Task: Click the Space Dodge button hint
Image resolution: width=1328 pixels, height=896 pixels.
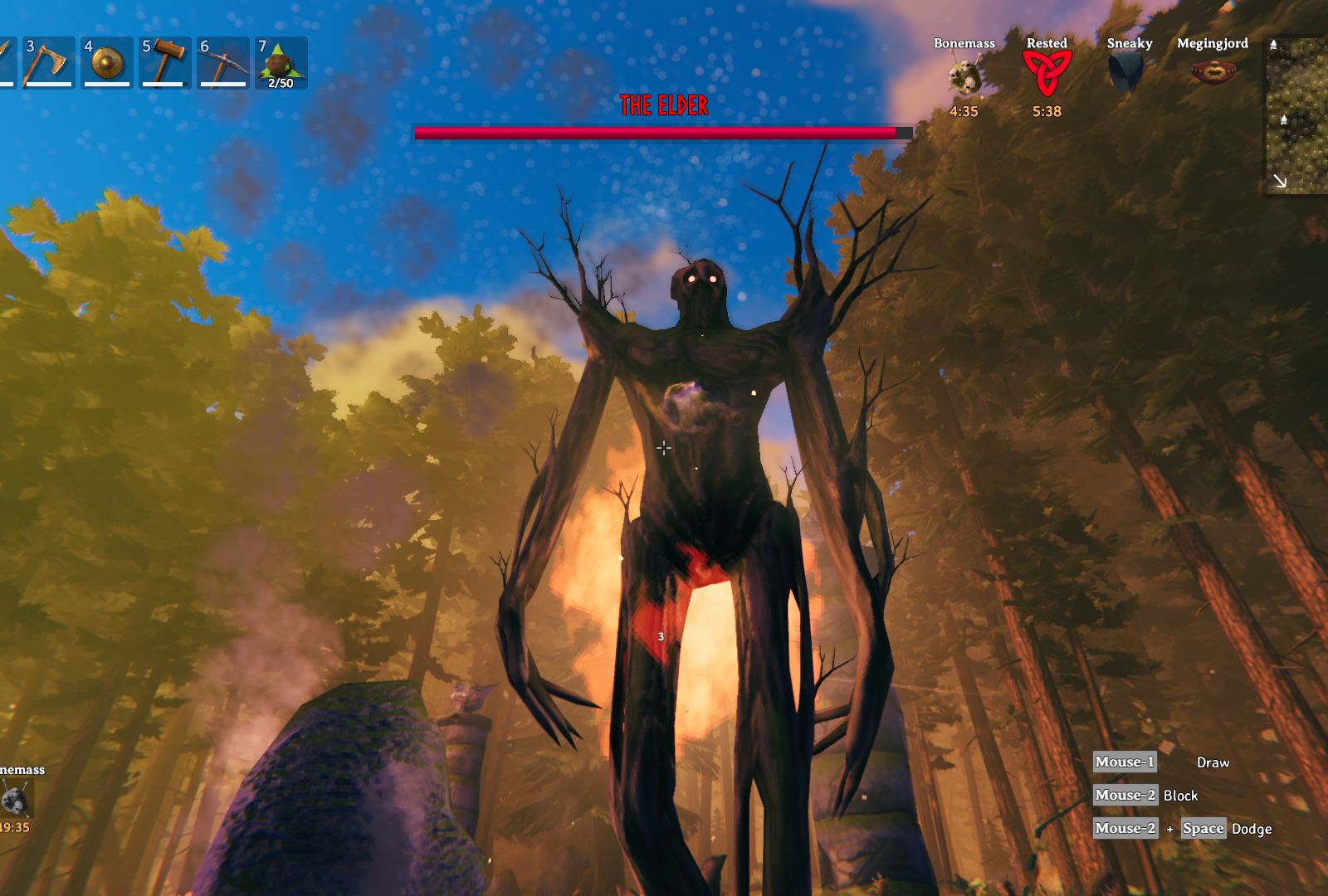Action: coord(1203,828)
